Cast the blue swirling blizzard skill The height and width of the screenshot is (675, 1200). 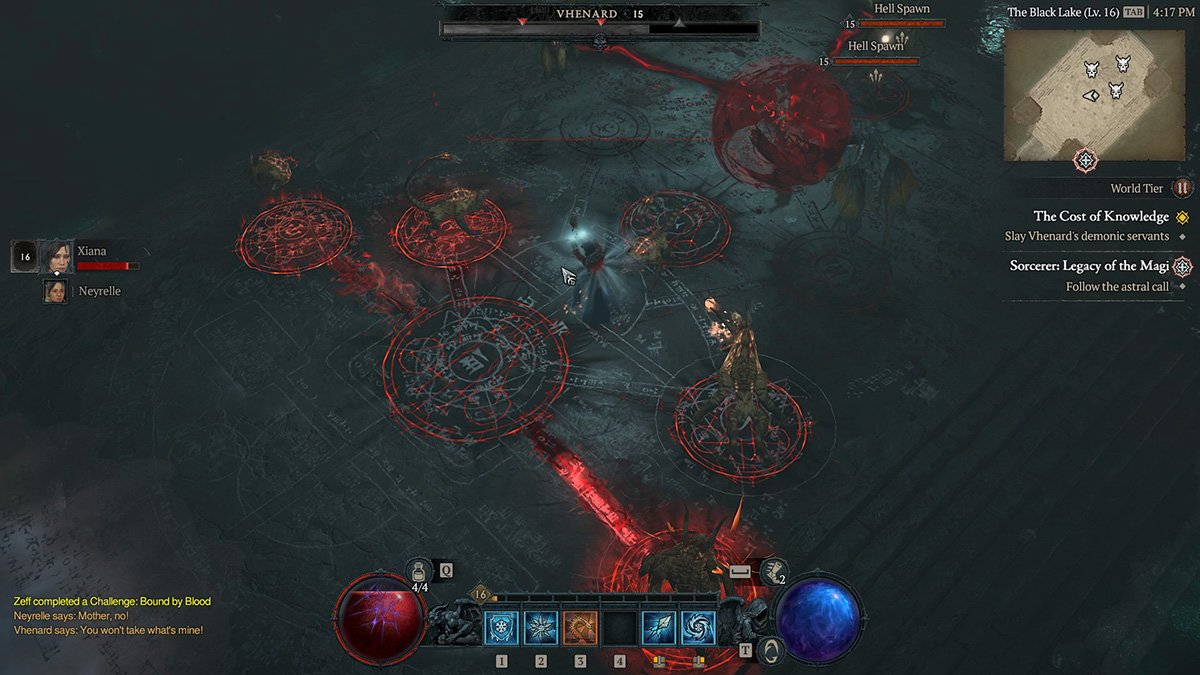[698, 628]
